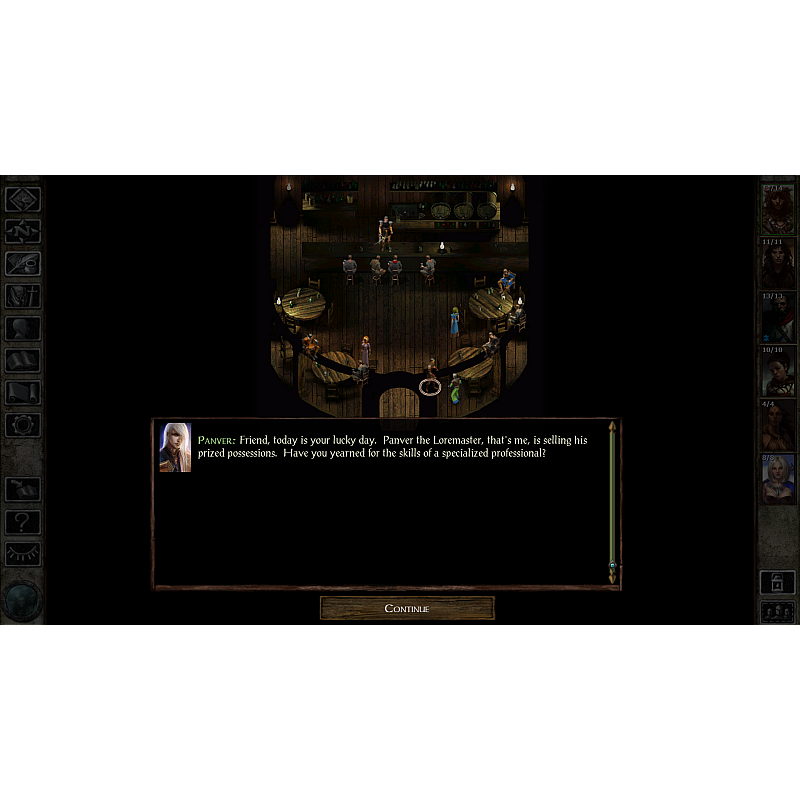Continue the dialogue with Panver
The width and height of the screenshot is (800, 800).
coord(406,608)
